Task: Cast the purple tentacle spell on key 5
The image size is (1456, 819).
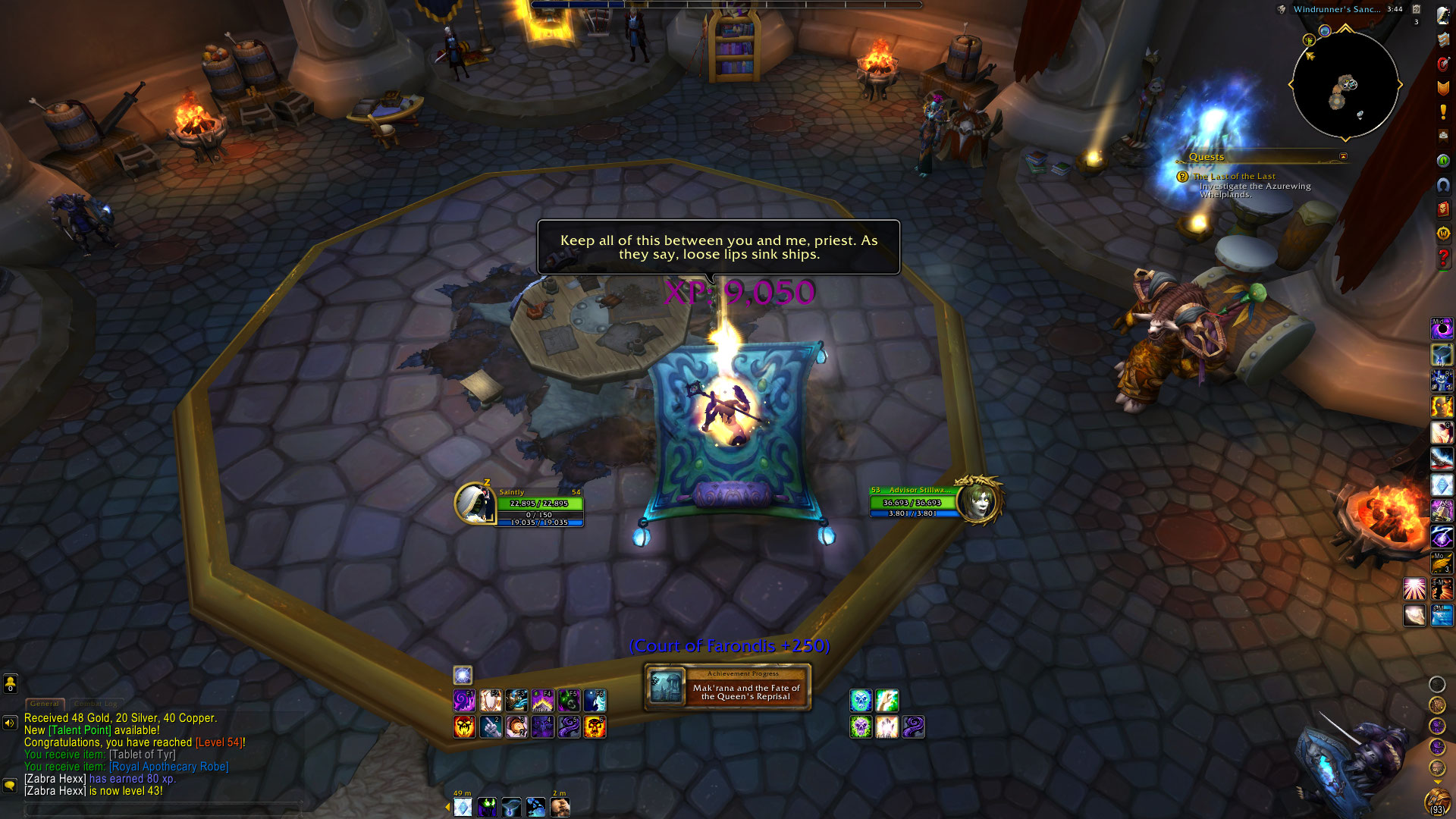Action: [570, 727]
